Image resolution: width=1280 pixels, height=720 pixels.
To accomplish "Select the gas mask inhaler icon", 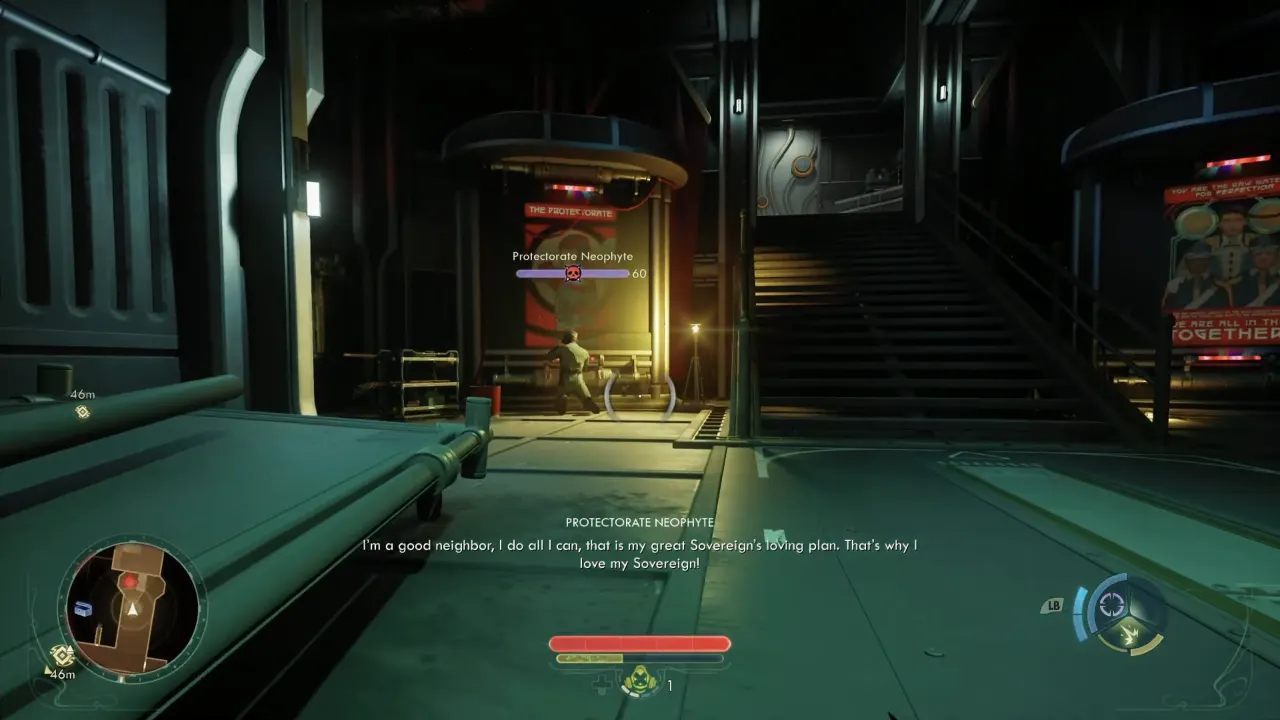I will [x=639, y=681].
